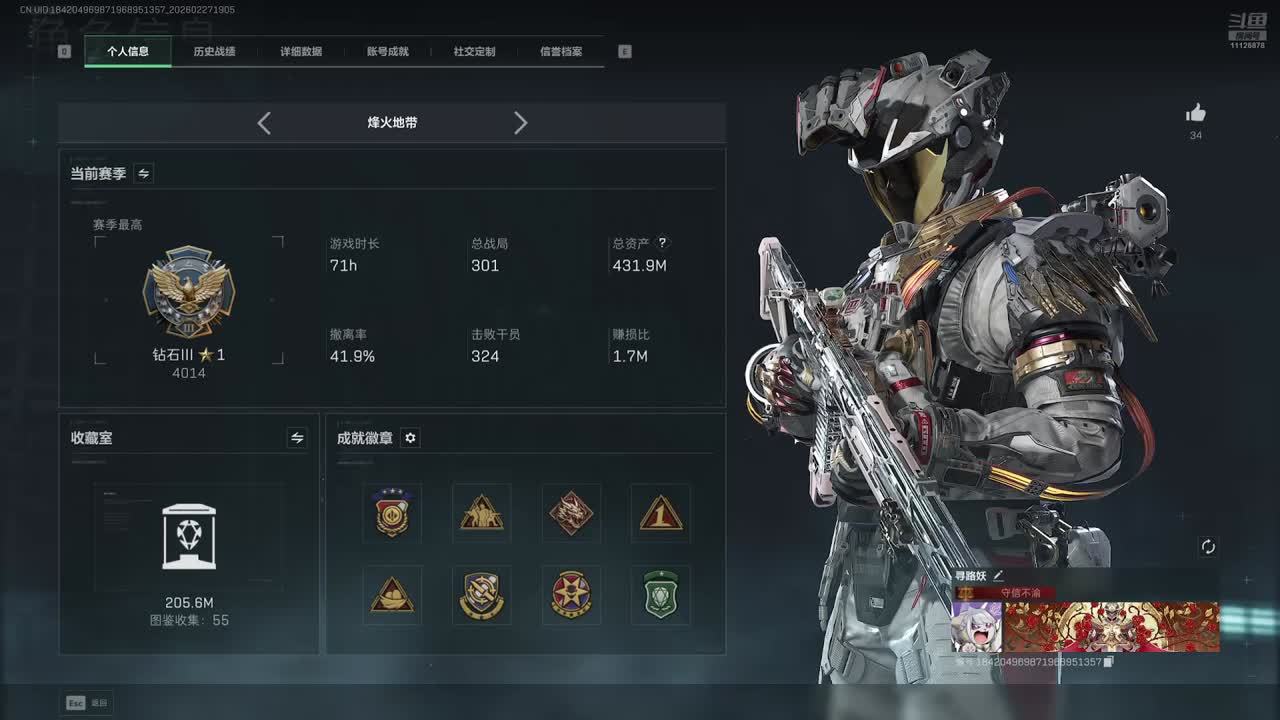This screenshot has width=1280, height=720.
Task: Switch the 收藏室 view with swap icon
Action: (297, 438)
